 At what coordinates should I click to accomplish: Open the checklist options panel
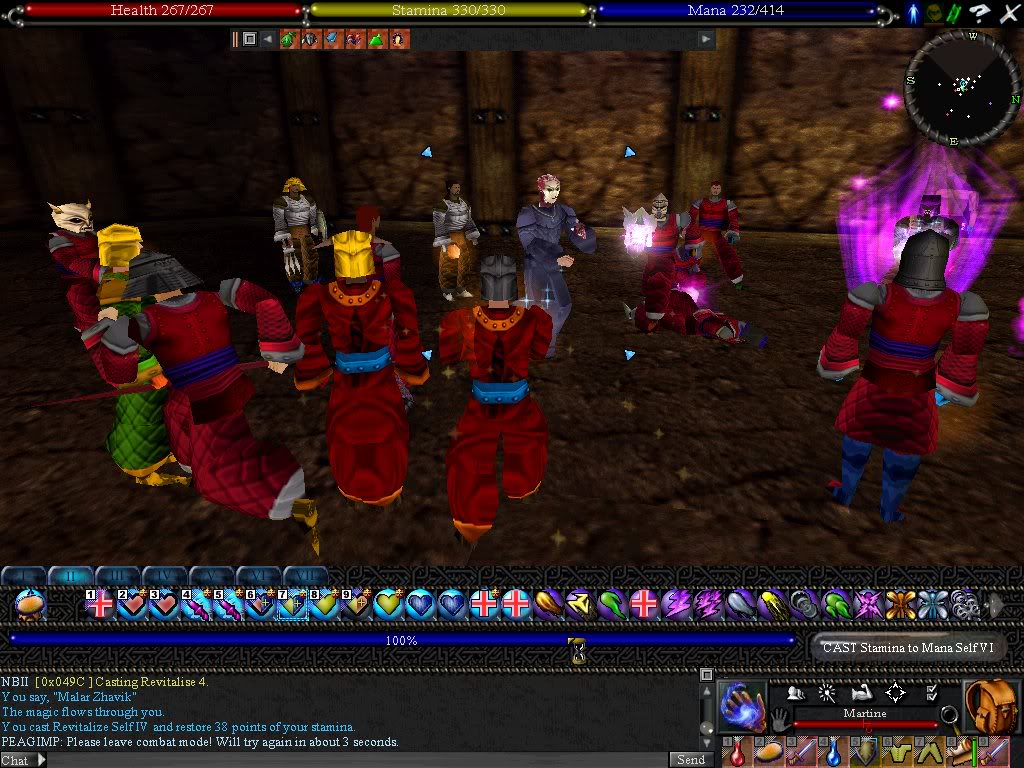point(932,692)
